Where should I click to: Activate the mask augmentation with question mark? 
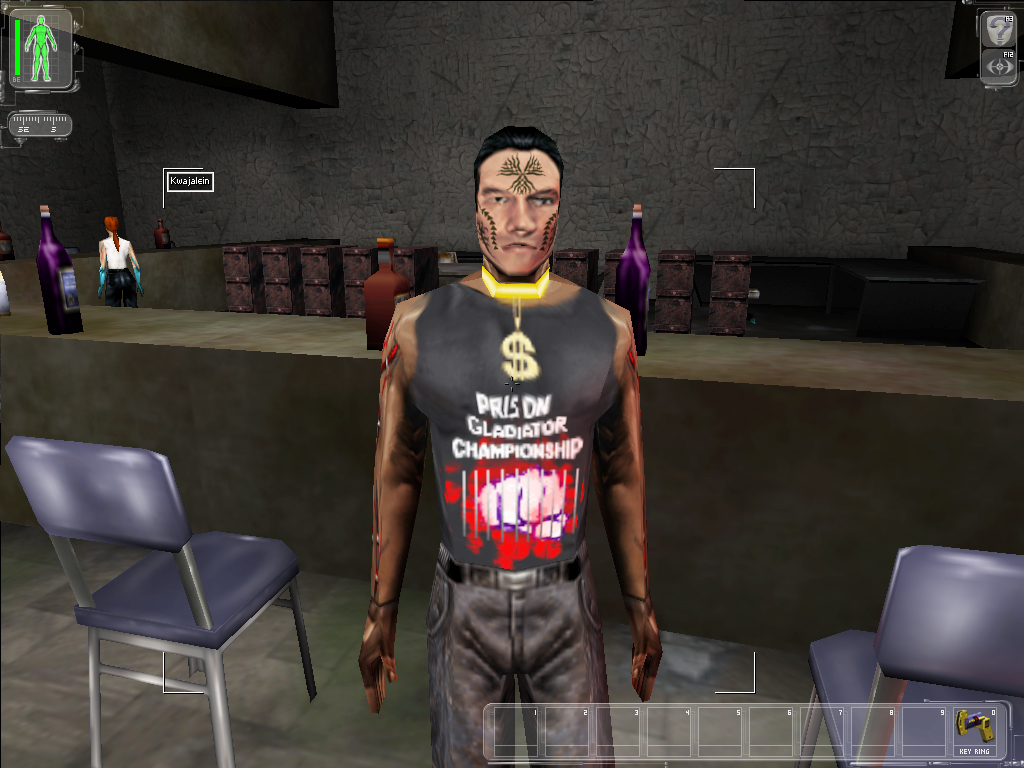click(x=997, y=31)
